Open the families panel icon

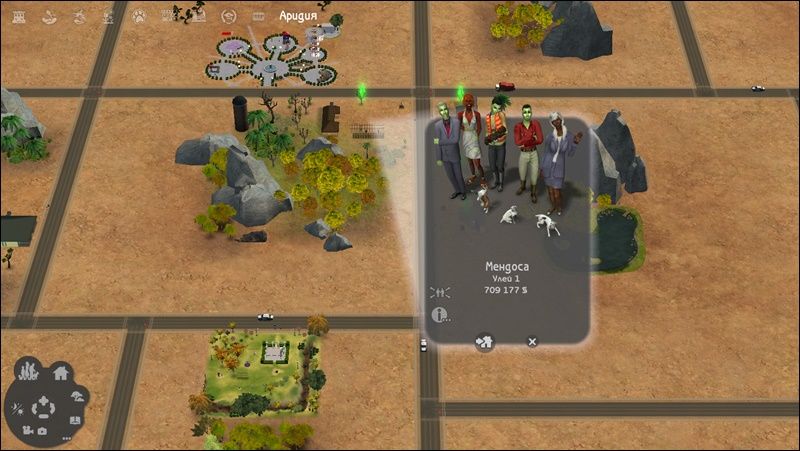pos(28,370)
